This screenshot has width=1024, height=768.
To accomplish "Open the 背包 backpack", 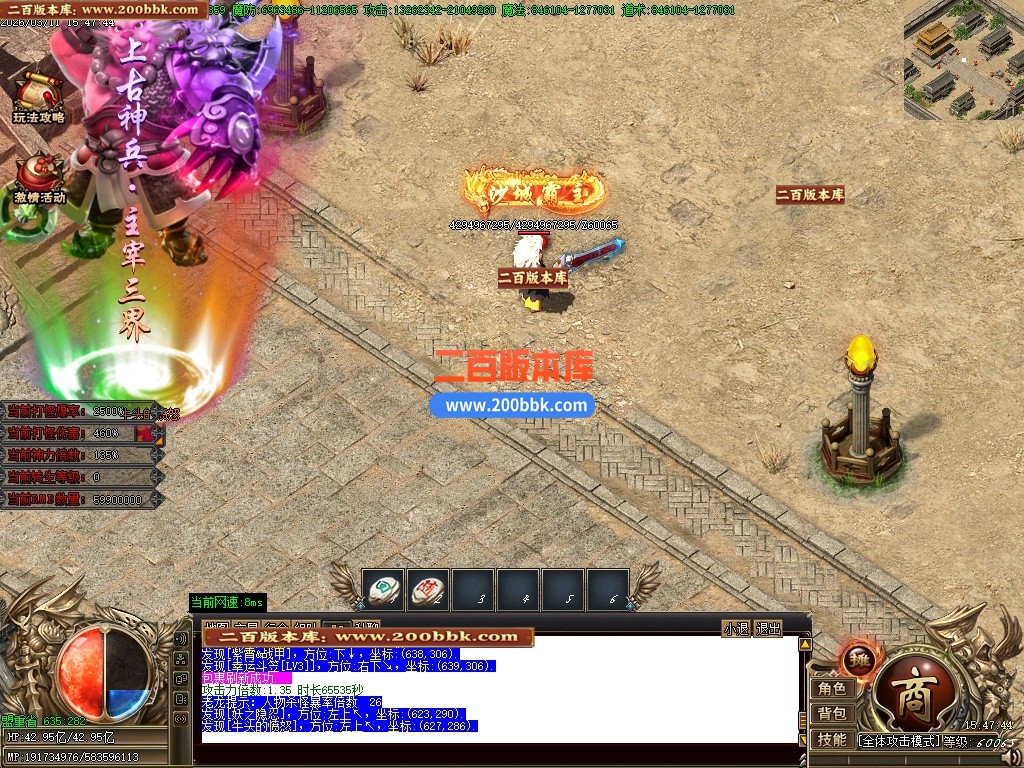I will (832, 713).
